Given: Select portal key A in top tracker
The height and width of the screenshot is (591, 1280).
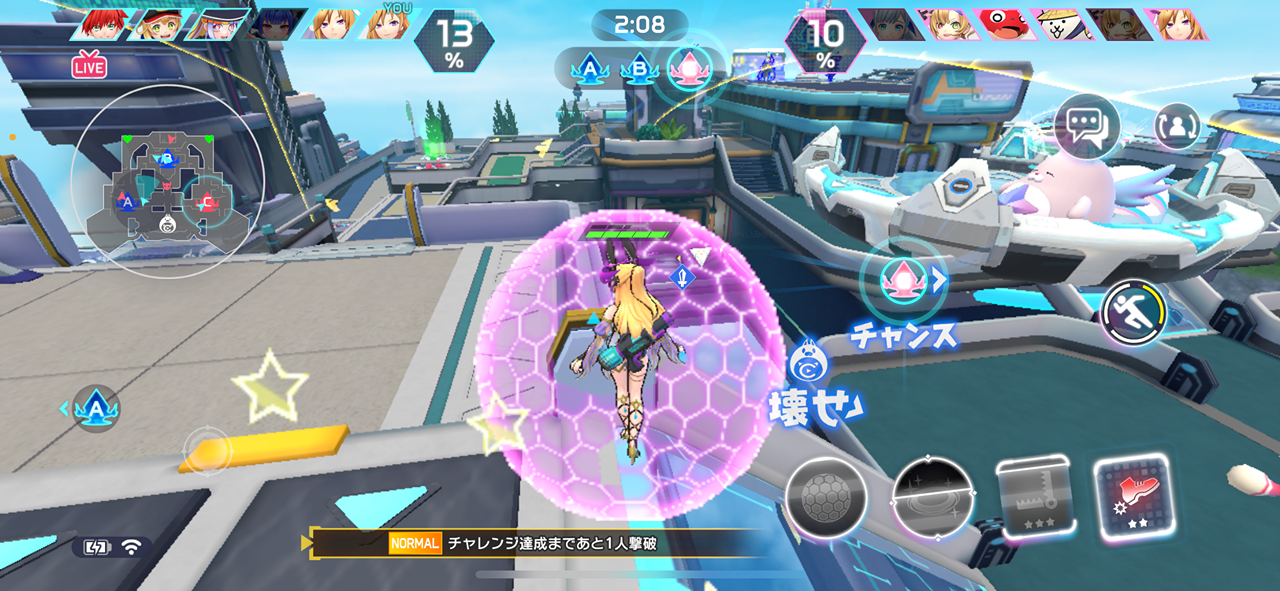Looking at the screenshot, I should coord(588,69).
